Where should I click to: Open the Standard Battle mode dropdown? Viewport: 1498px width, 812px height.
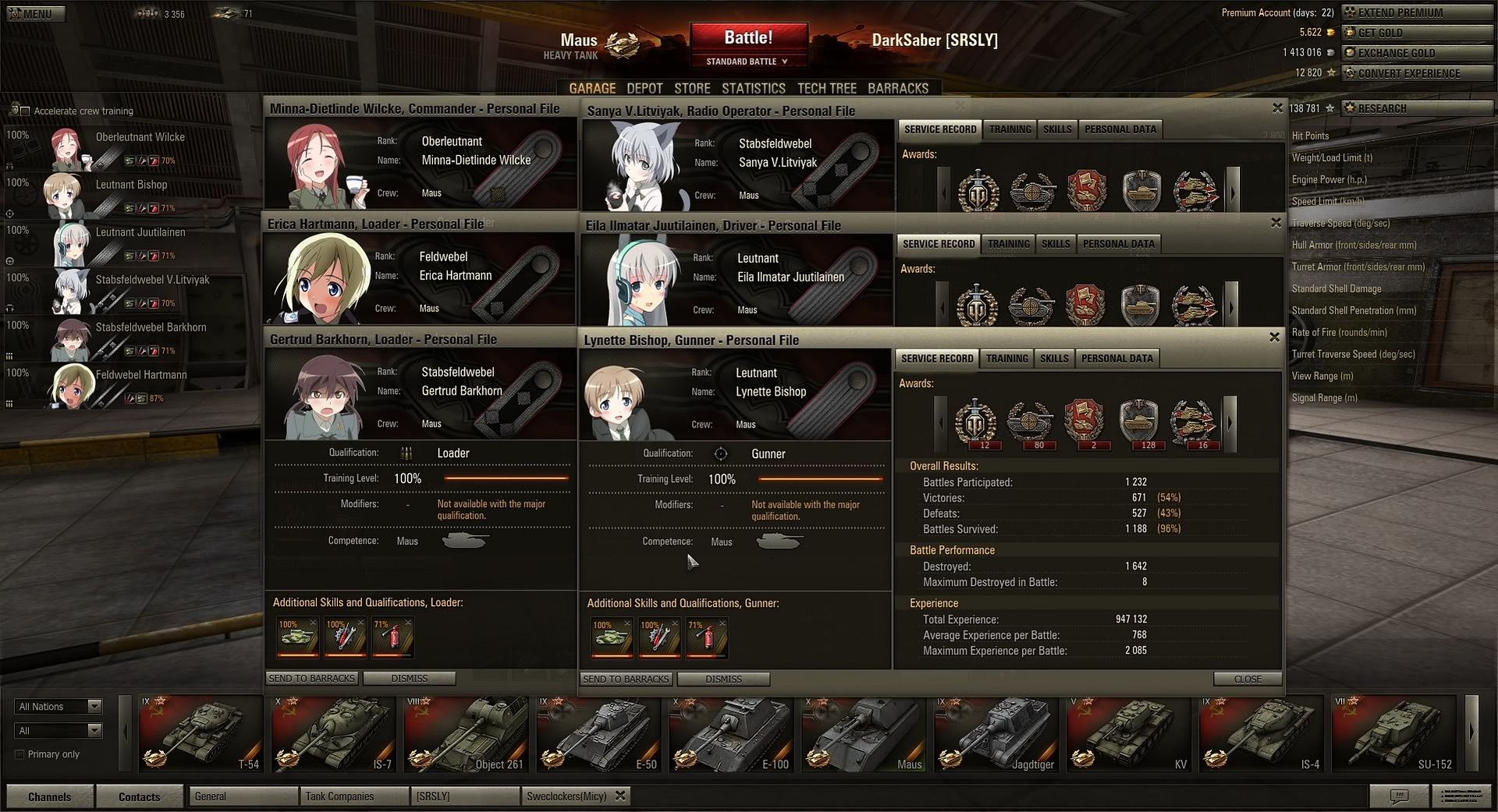tap(747, 62)
